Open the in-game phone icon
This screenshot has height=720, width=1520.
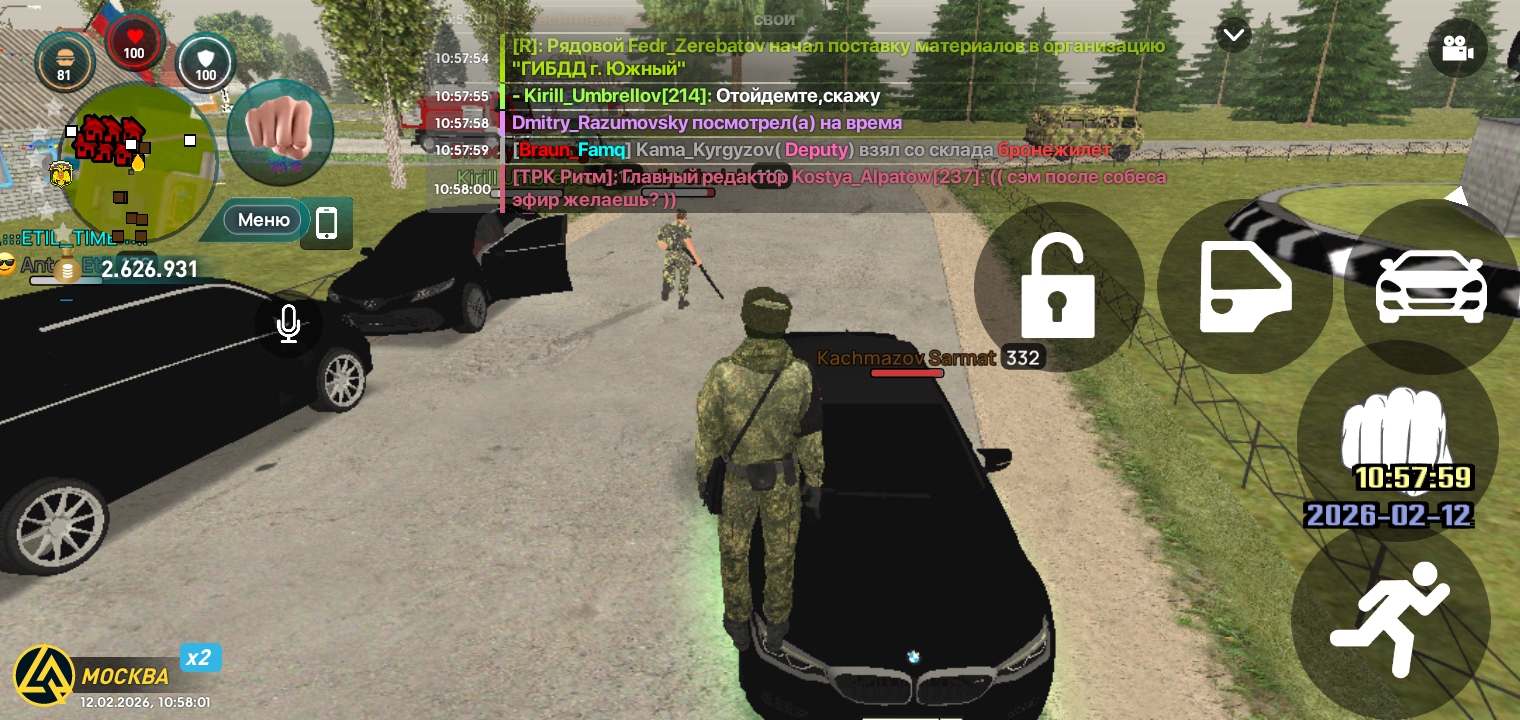[327, 223]
